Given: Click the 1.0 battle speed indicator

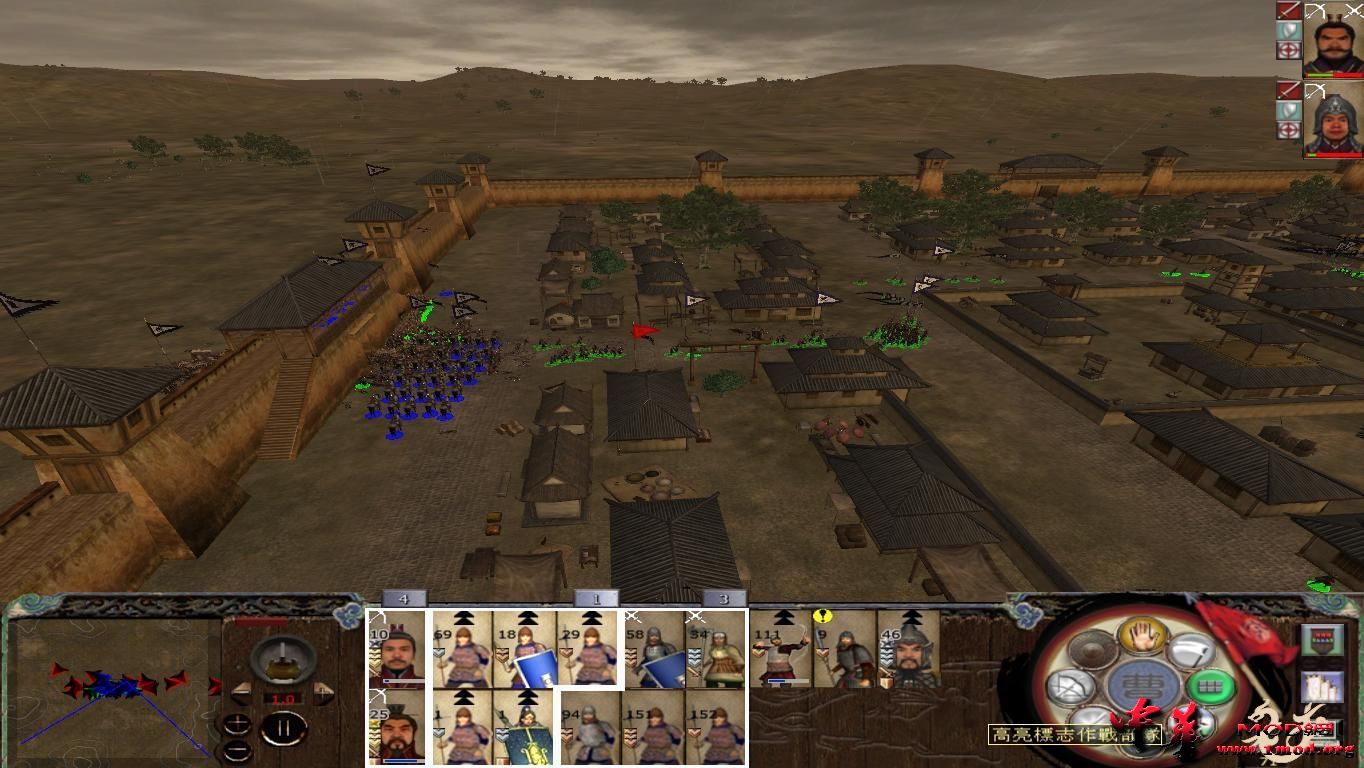Looking at the screenshot, I should click(283, 698).
